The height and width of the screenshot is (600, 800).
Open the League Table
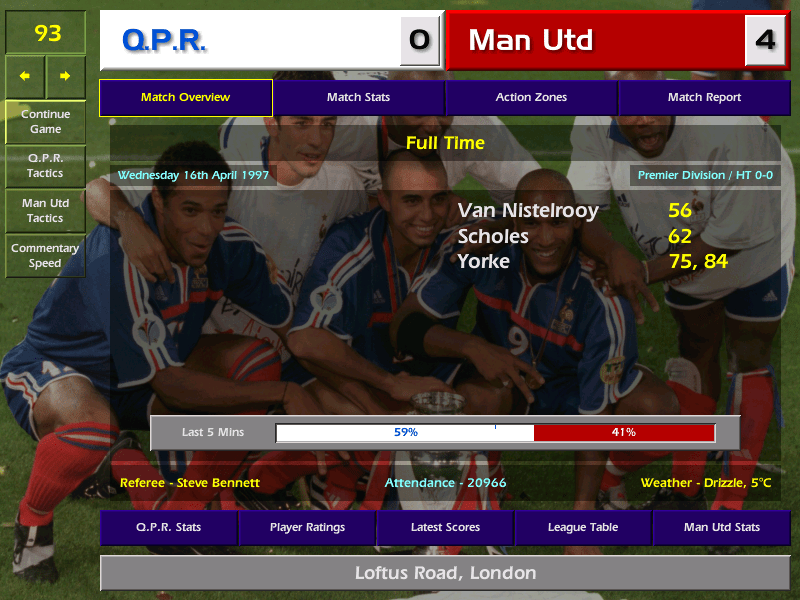(x=583, y=527)
